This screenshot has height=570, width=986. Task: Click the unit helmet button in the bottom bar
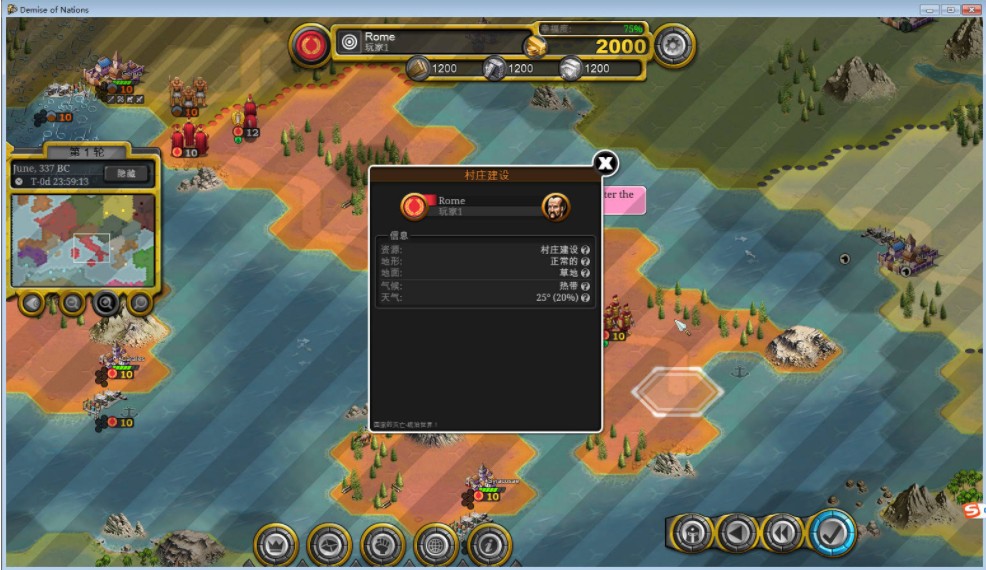tap(691, 533)
